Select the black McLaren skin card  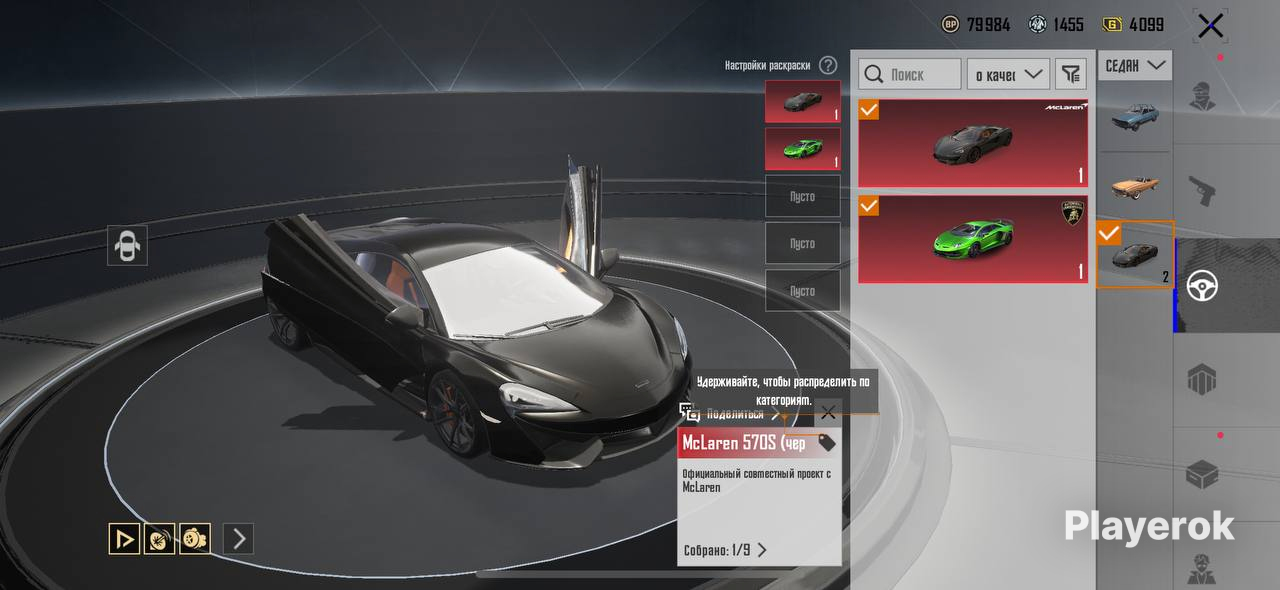tap(973, 143)
